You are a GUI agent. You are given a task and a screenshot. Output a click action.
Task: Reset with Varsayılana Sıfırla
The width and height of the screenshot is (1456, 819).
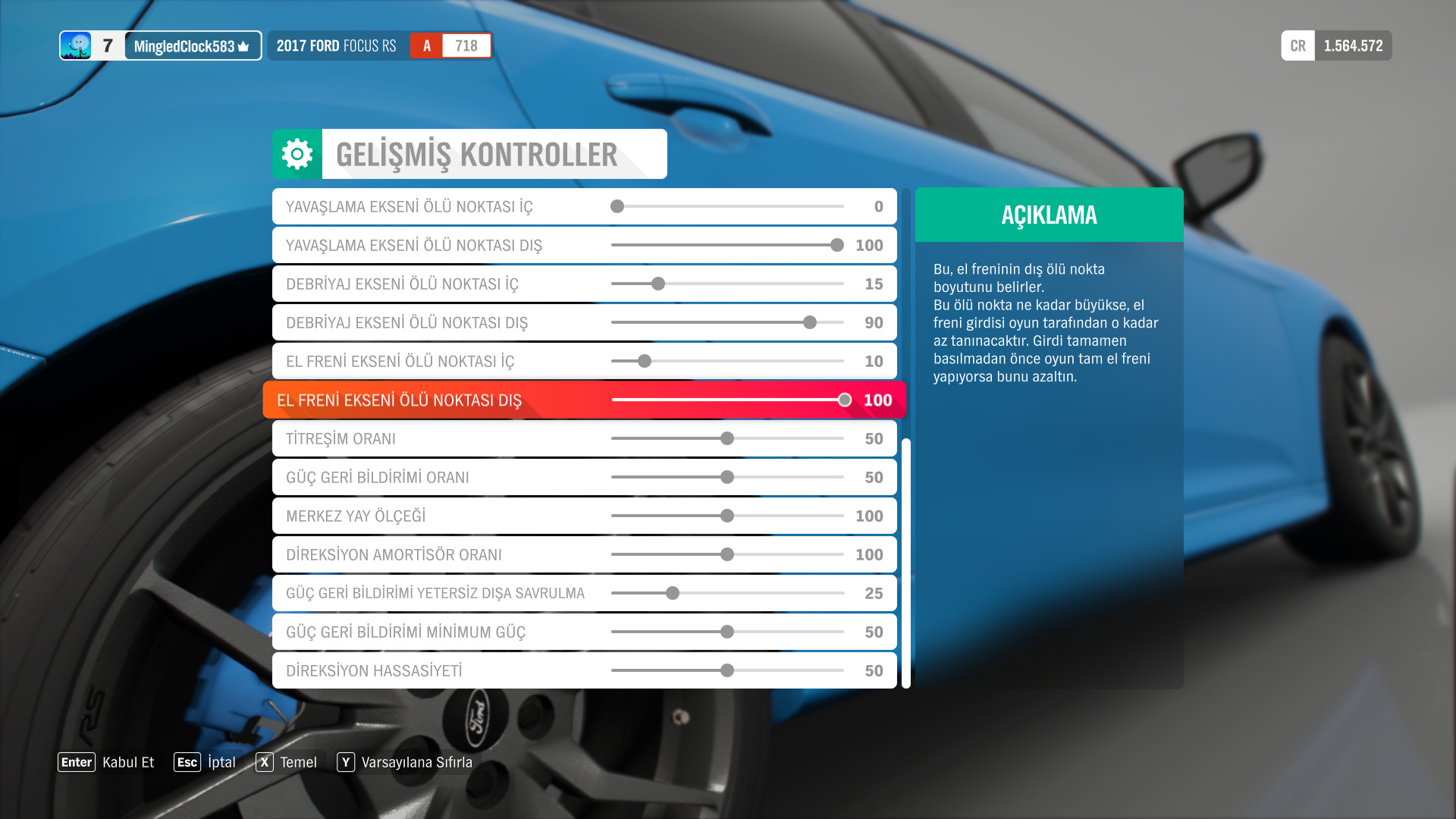(x=405, y=762)
